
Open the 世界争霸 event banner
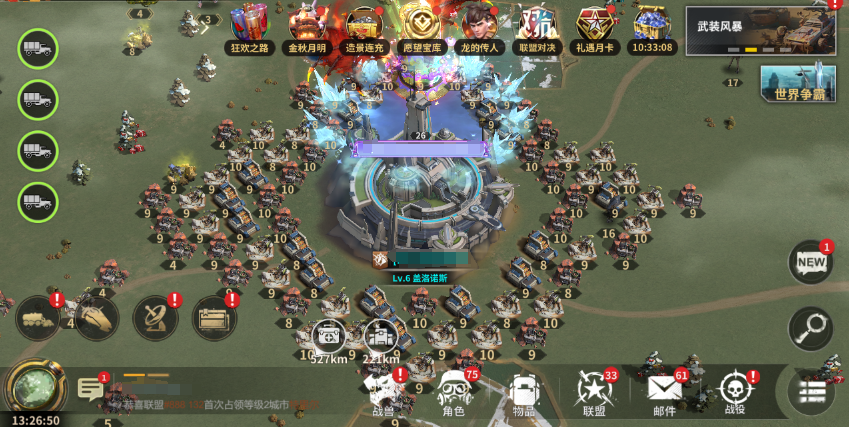point(798,84)
